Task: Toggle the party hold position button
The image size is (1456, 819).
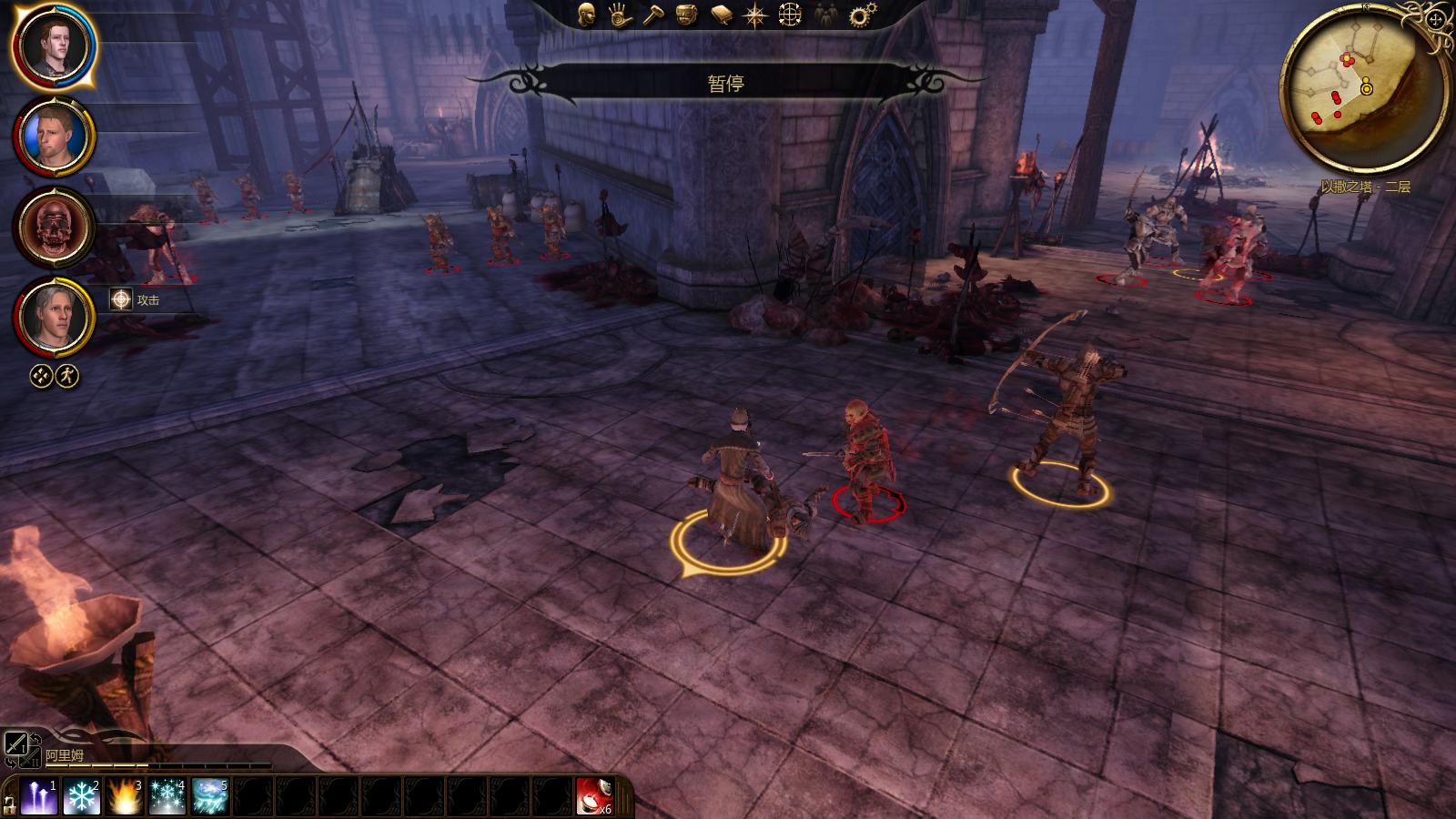Action: pyautogui.click(x=41, y=376)
